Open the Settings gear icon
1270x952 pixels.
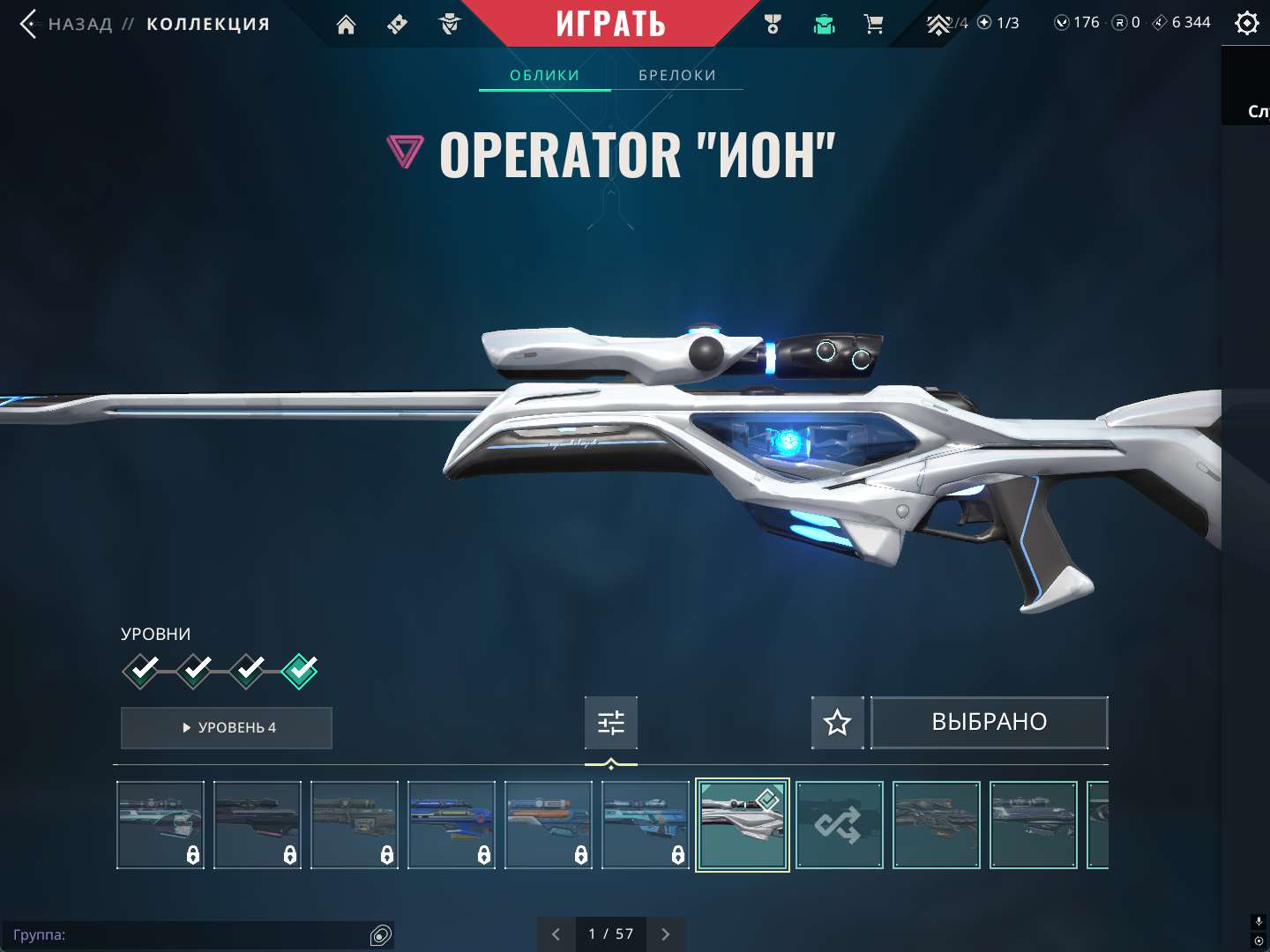point(1246,22)
